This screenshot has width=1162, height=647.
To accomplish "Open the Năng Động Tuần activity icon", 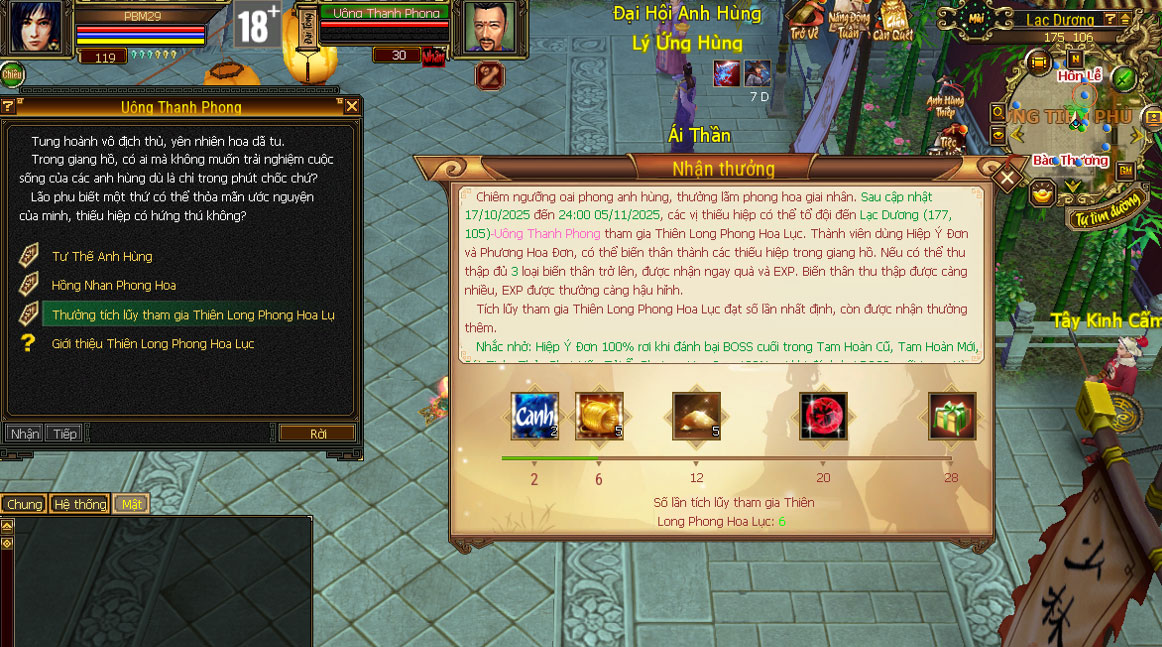I will [849, 20].
